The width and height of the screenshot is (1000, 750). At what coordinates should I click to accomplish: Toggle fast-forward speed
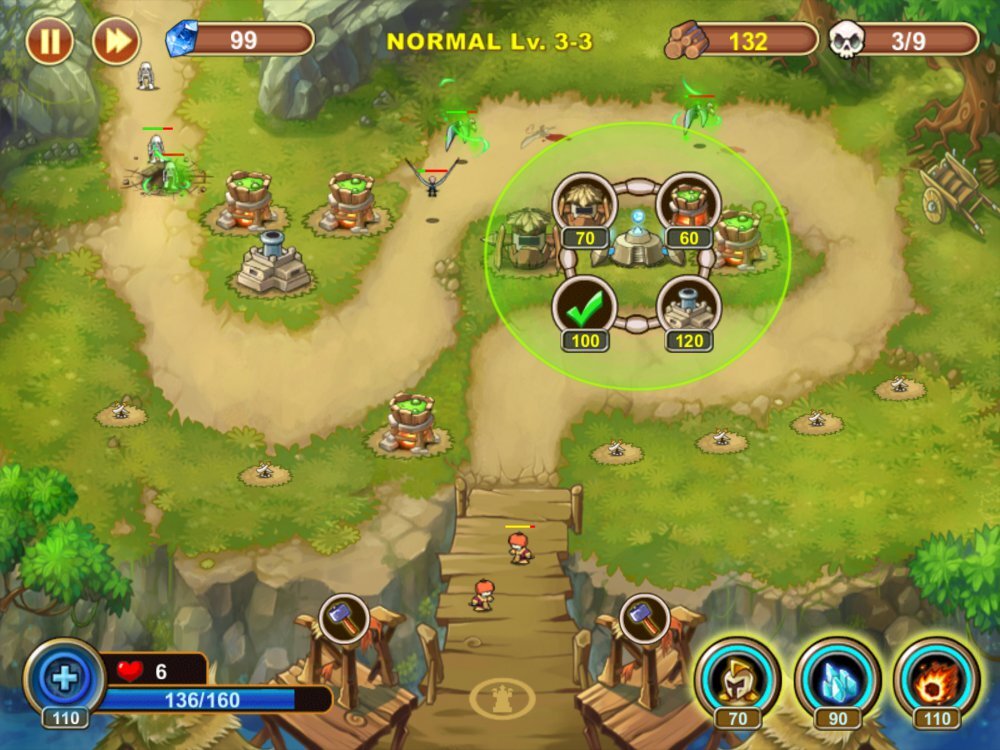point(115,41)
